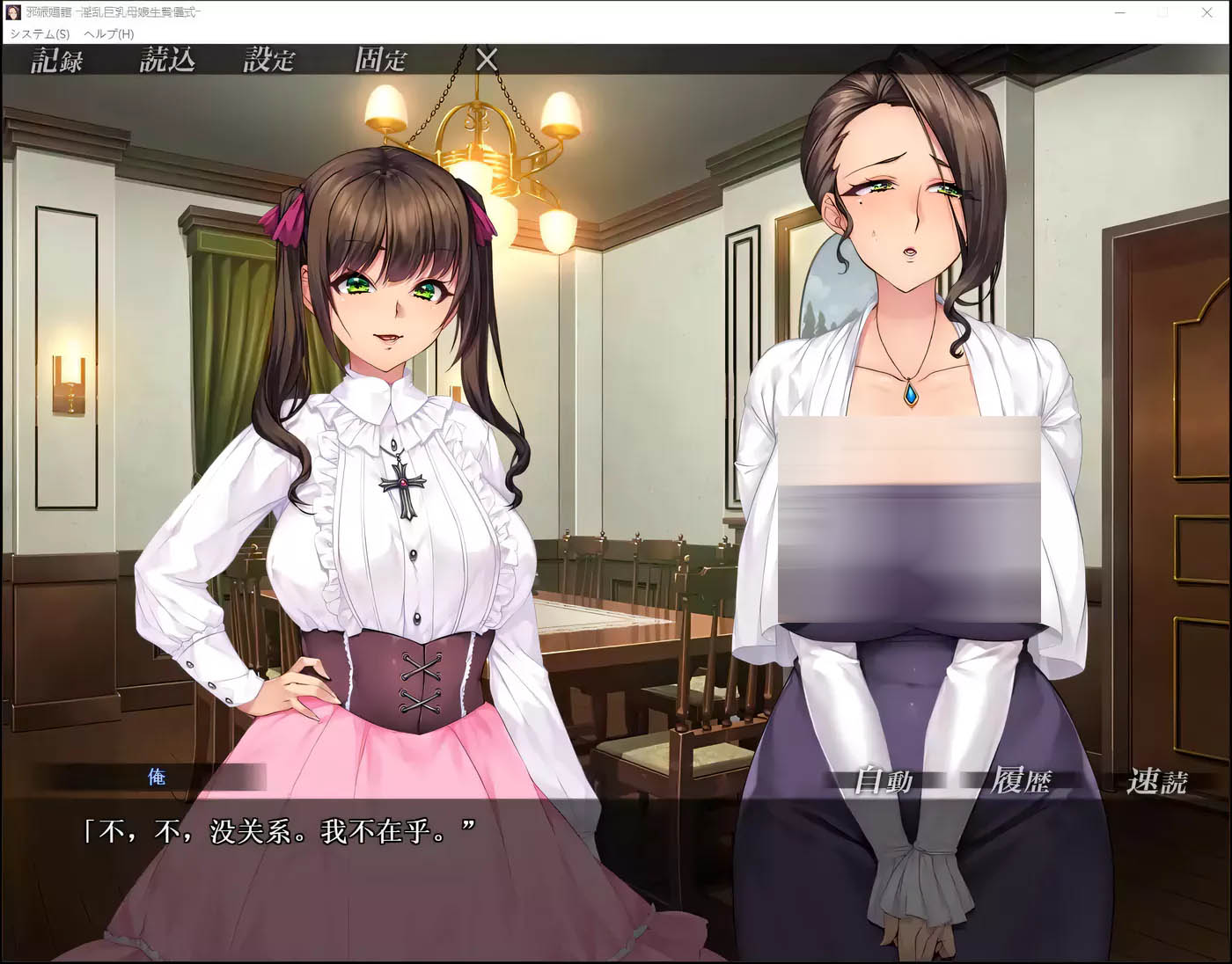Open the 読込 load screen
Image resolution: width=1232 pixels, height=964 pixels.
[169, 61]
